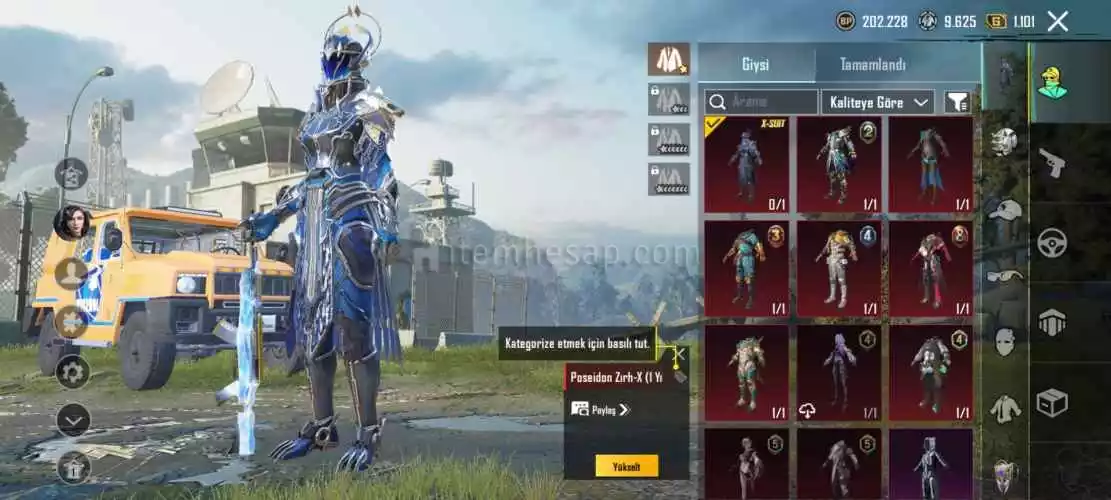
Task: Click the Arama search field
Action: tap(761, 102)
